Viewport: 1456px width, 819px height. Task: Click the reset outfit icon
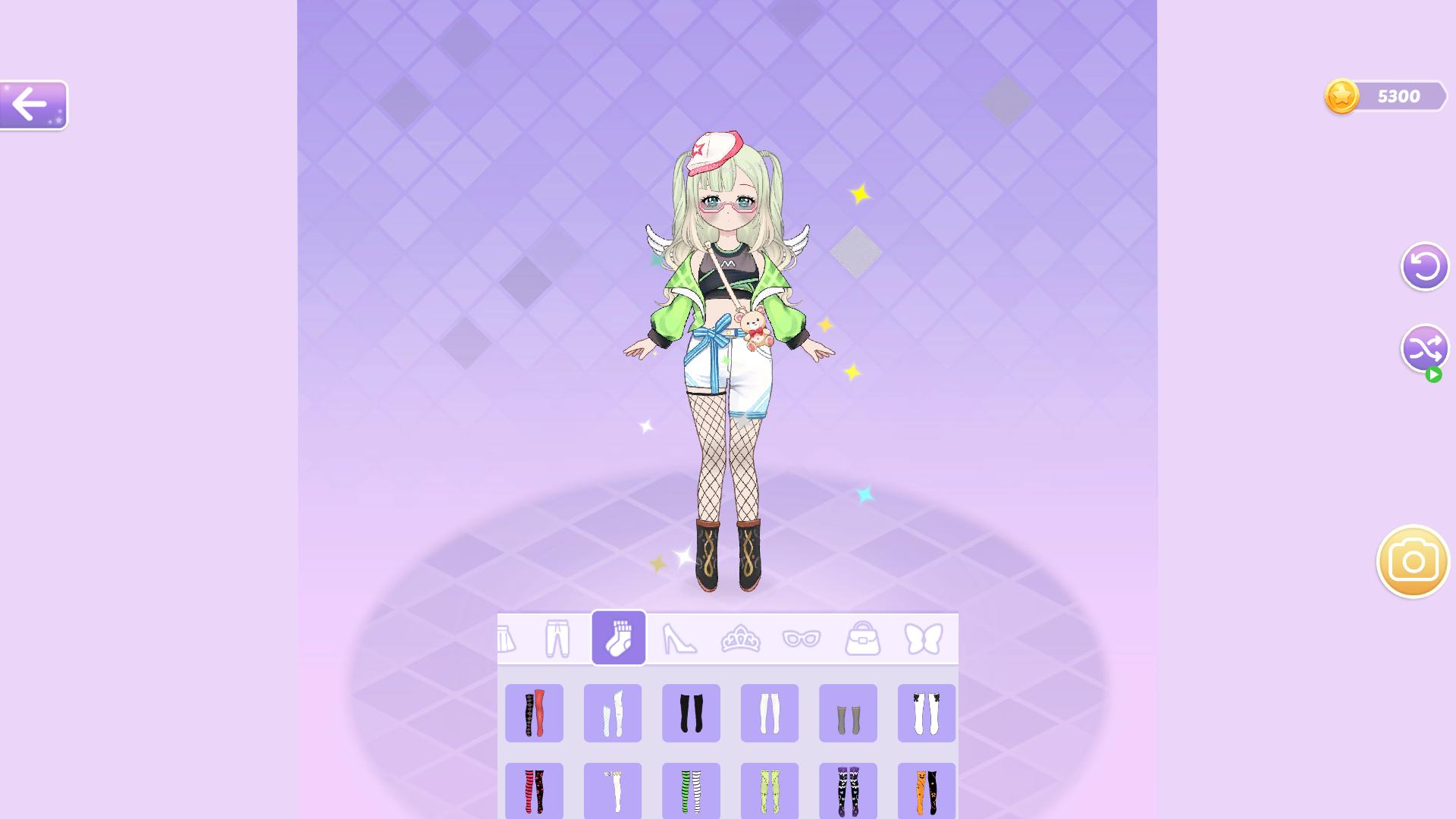click(1424, 266)
